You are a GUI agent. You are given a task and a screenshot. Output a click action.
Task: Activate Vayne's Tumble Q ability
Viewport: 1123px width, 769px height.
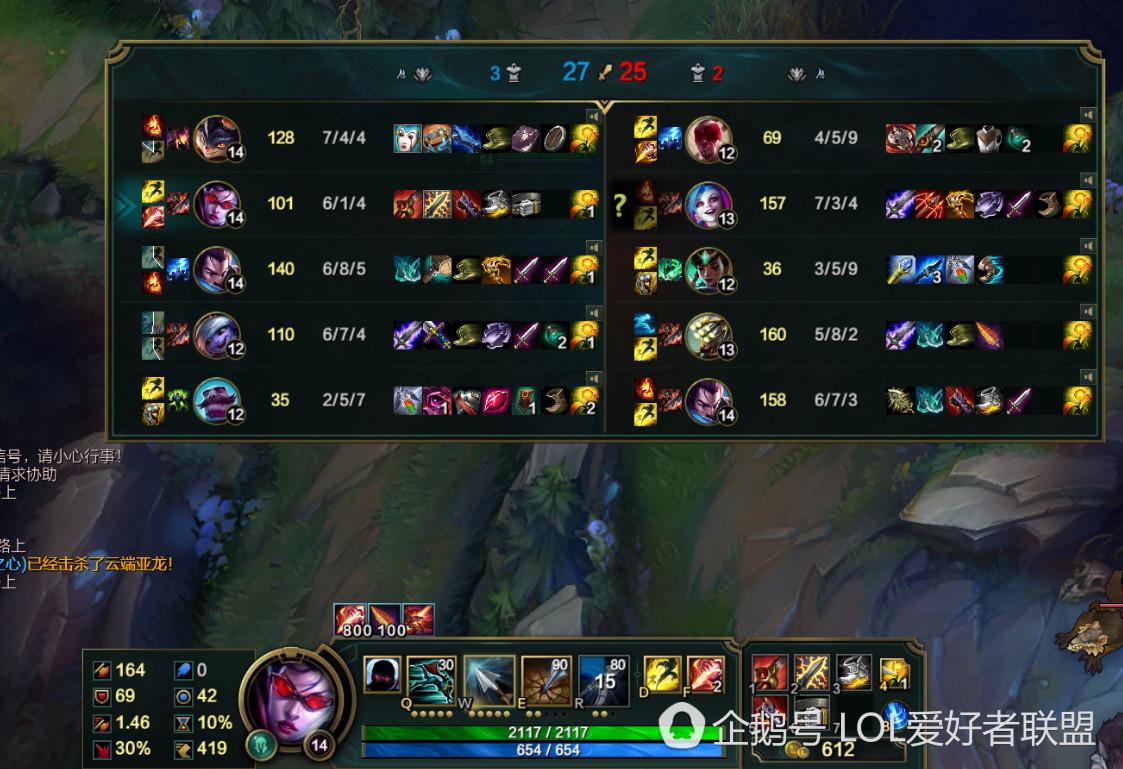[x=432, y=681]
